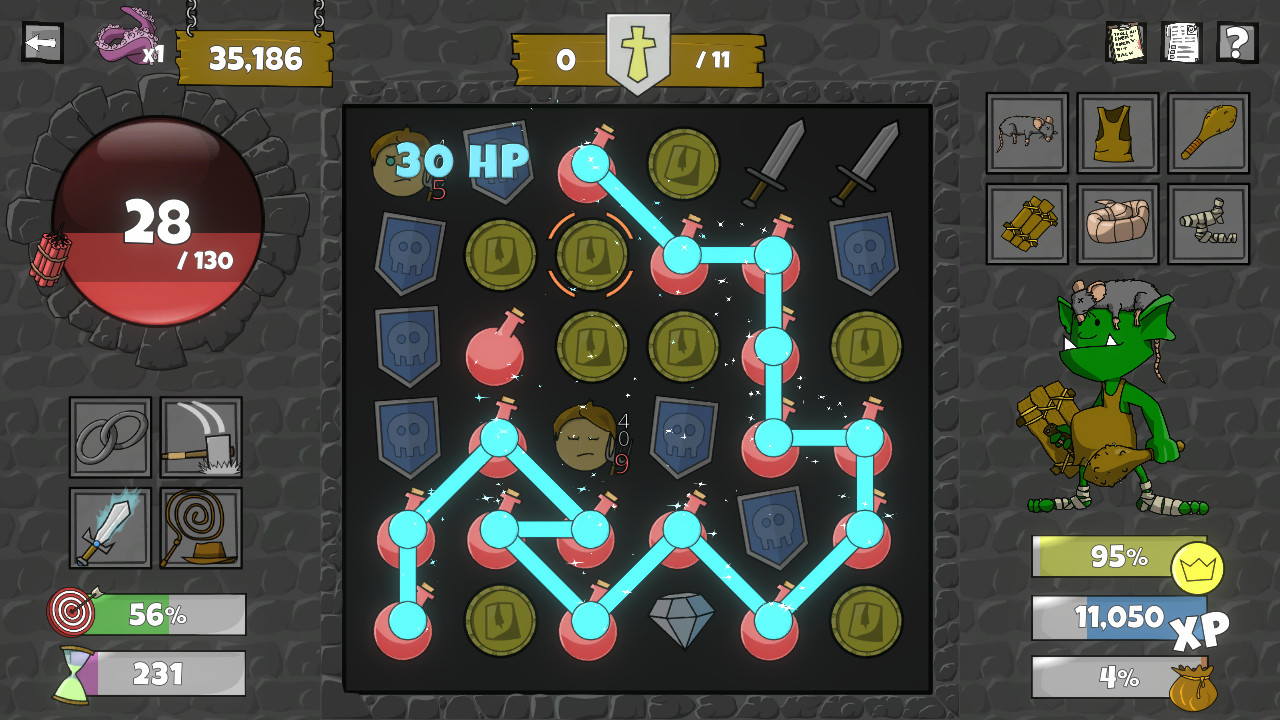
Task: Pick the wooden club inventory item
Action: pyautogui.click(x=1209, y=133)
